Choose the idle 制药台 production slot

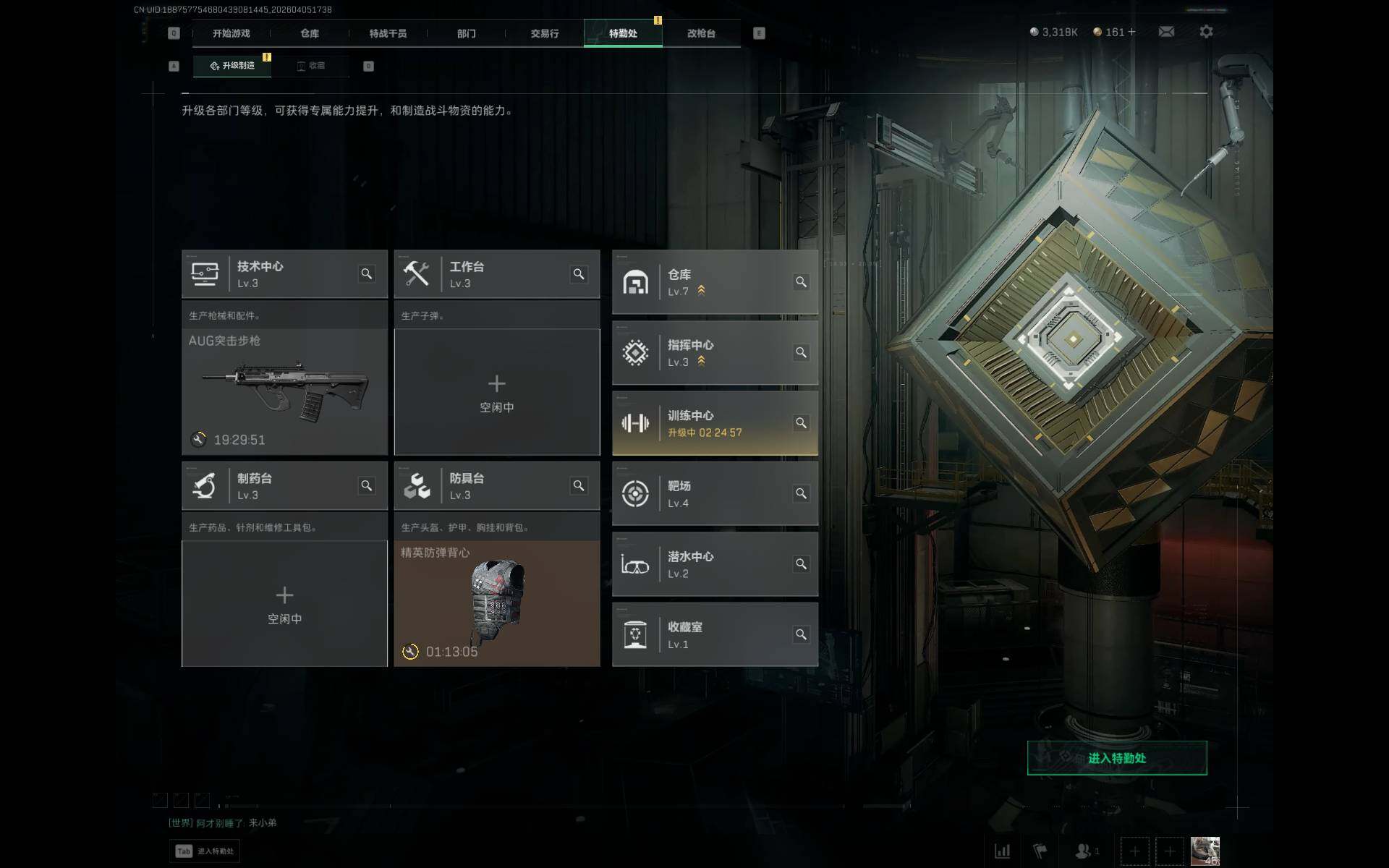pyautogui.click(x=284, y=603)
